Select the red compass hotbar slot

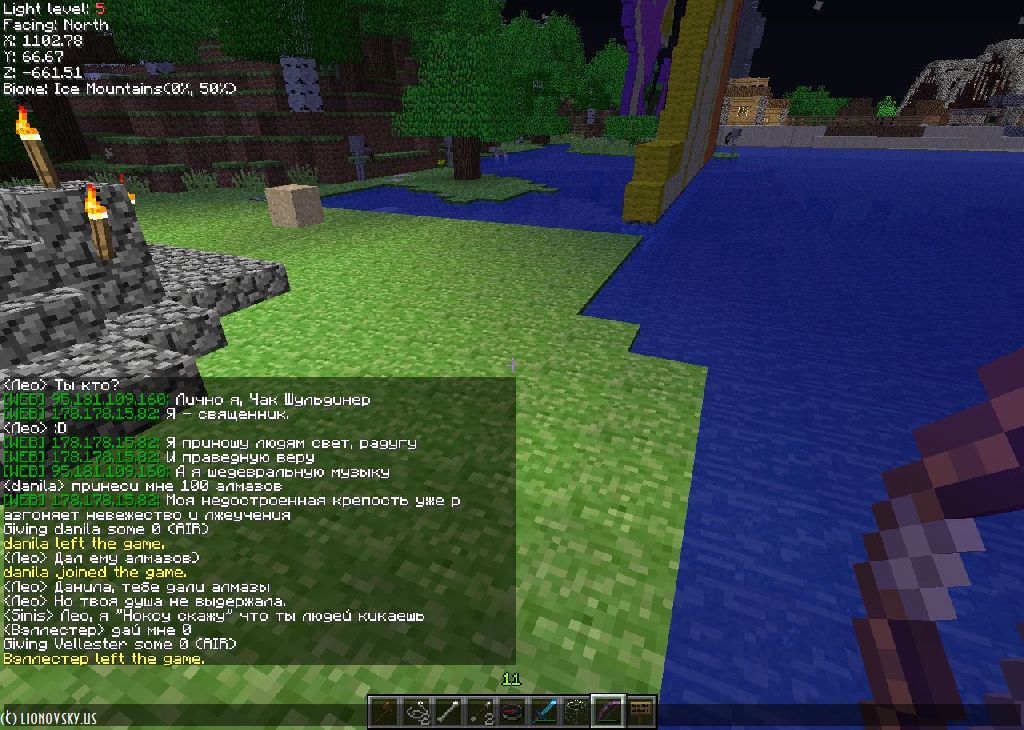[x=513, y=711]
